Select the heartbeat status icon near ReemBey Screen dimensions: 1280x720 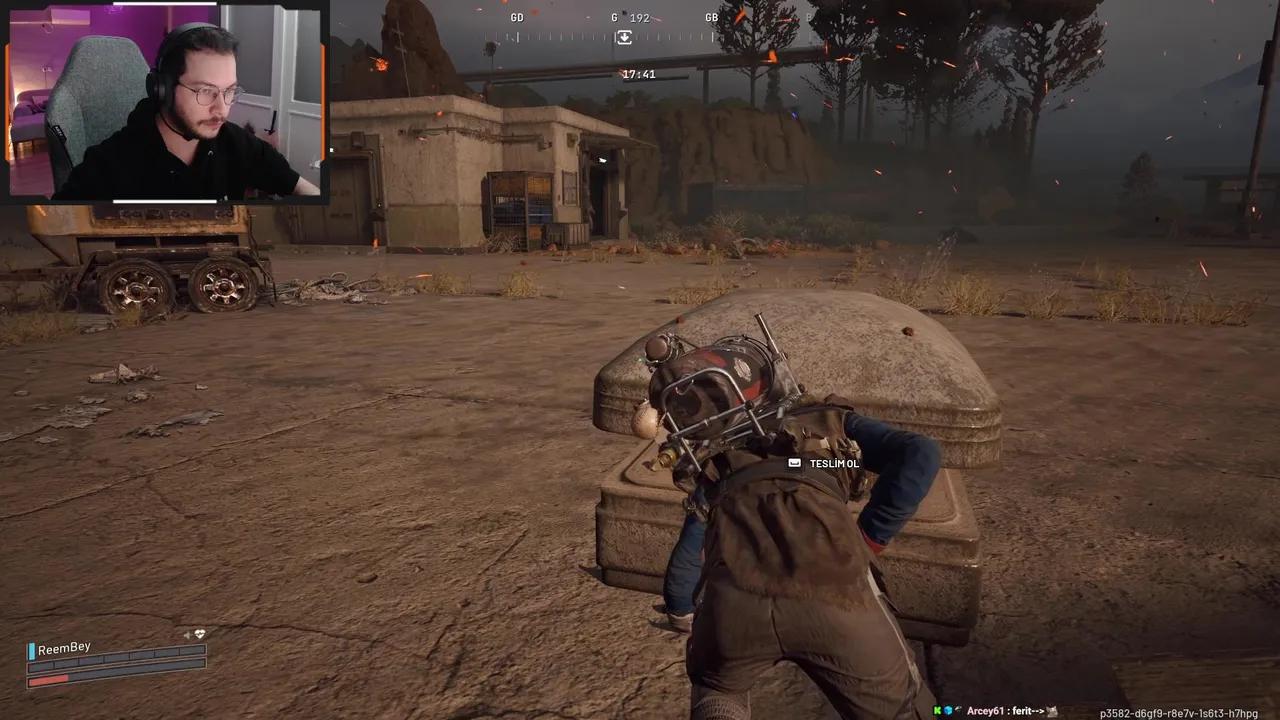point(200,634)
